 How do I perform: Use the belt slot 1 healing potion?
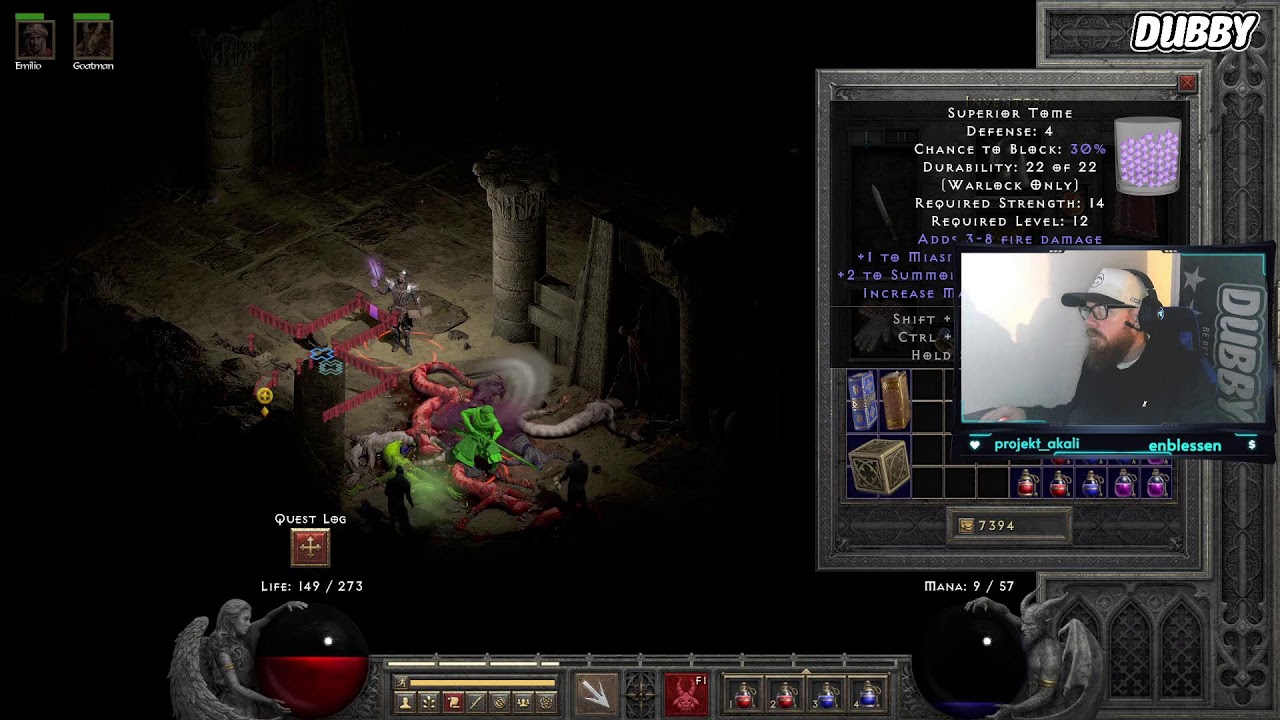[744, 695]
